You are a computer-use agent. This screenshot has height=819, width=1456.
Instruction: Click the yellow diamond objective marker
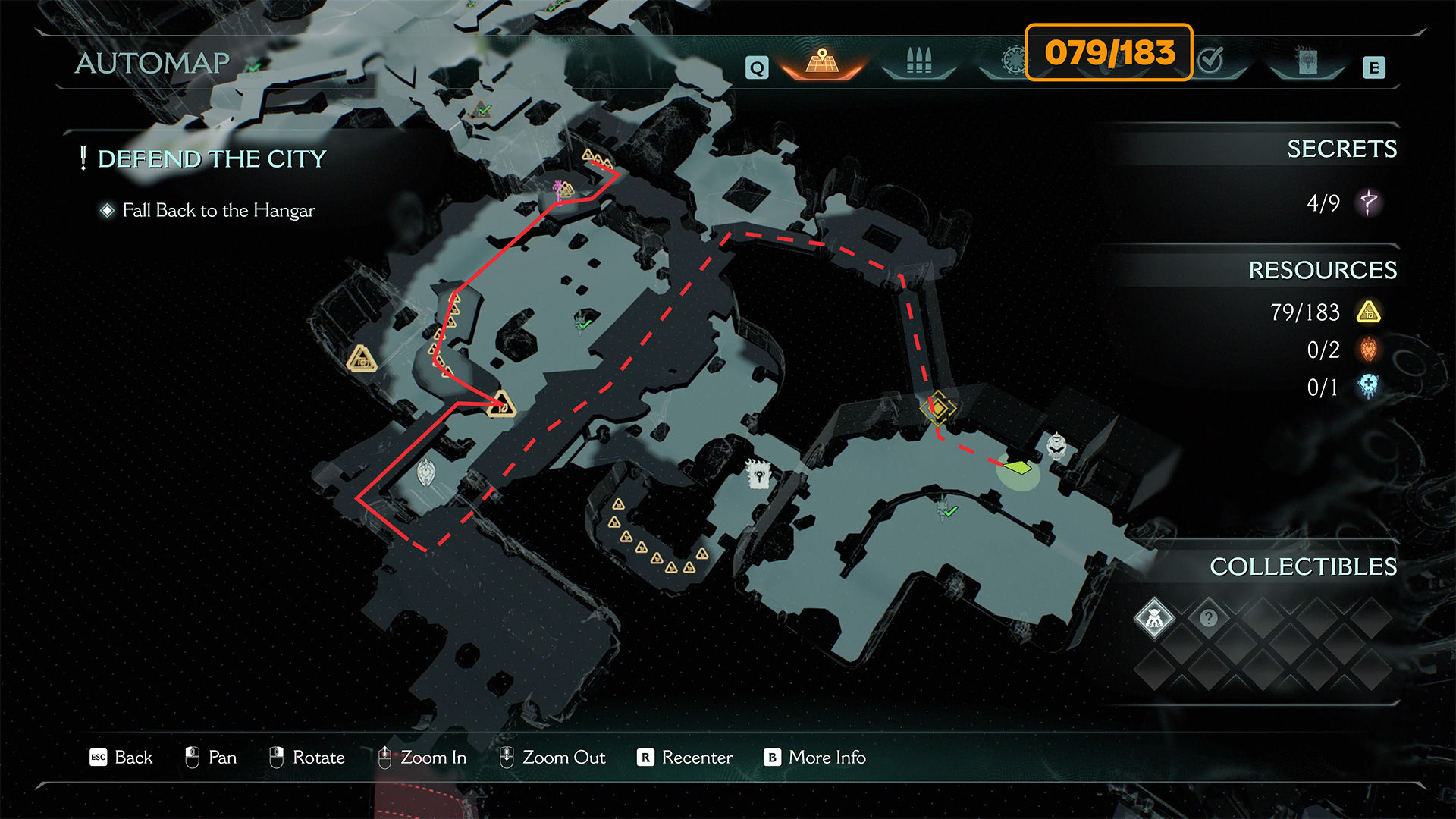click(938, 409)
